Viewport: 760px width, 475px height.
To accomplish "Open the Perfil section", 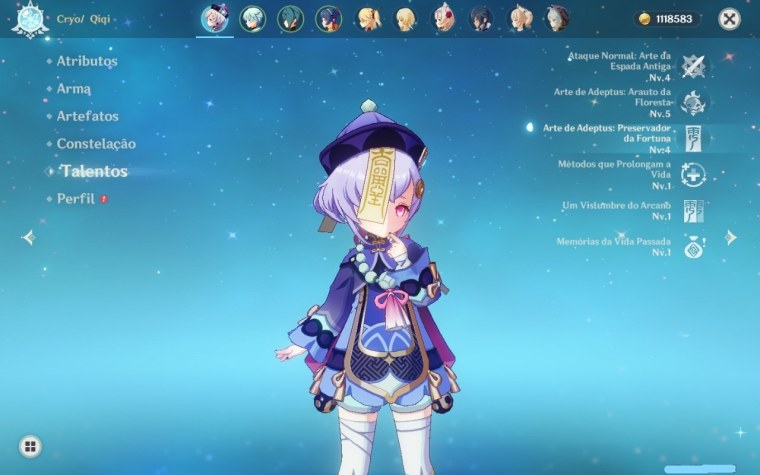I will (76, 199).
